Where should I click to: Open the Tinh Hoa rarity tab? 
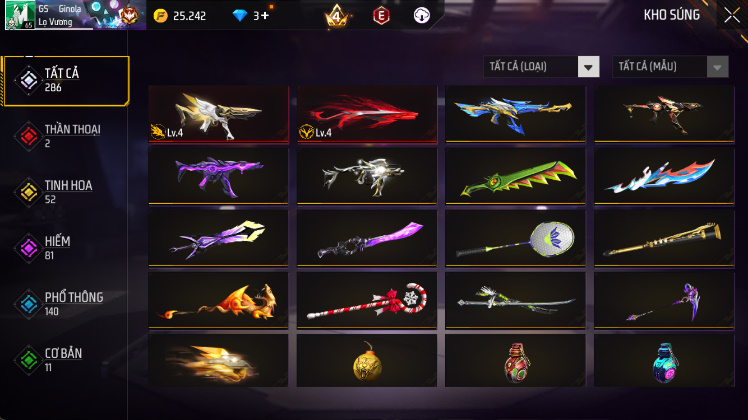(x=66, y=191)
